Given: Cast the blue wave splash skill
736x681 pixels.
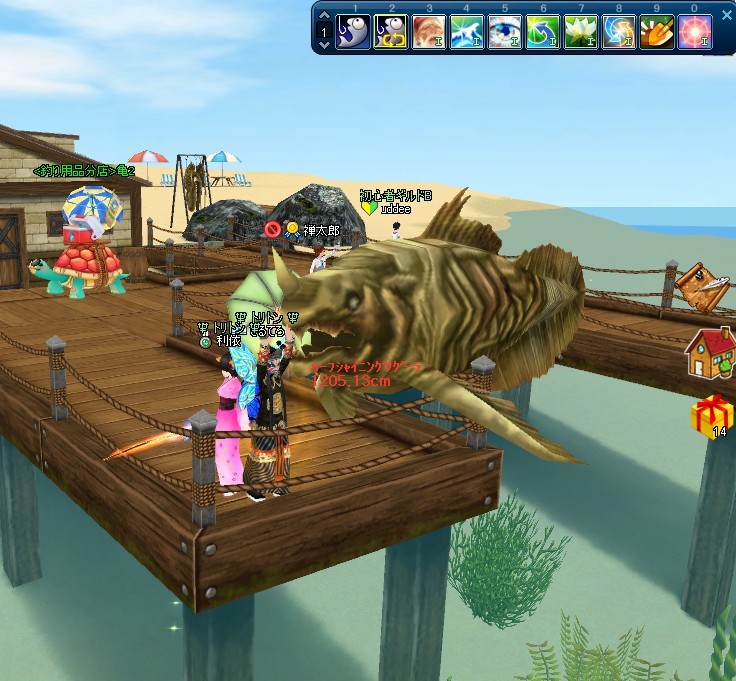Looking at the screenshot, I should [467, 33].
